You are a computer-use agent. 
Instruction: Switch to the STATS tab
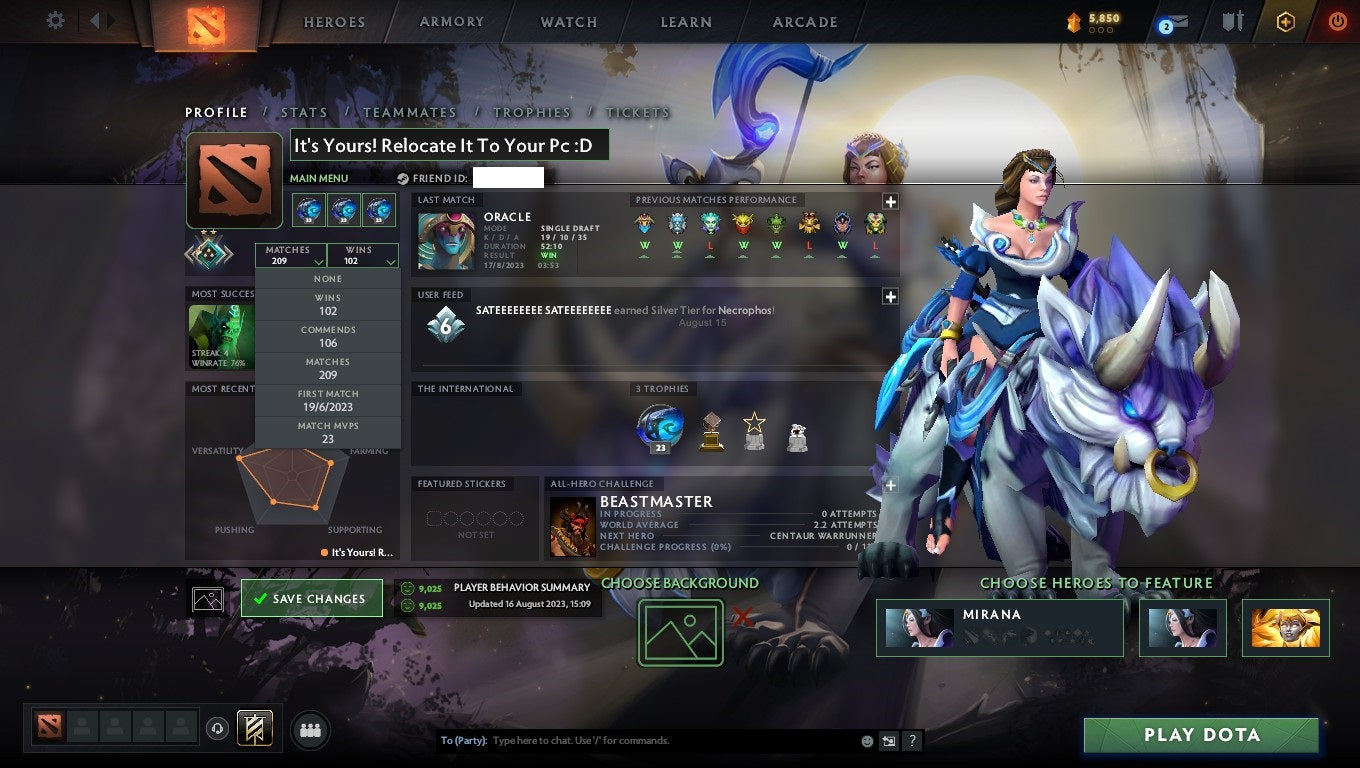[x=304, y=112]
